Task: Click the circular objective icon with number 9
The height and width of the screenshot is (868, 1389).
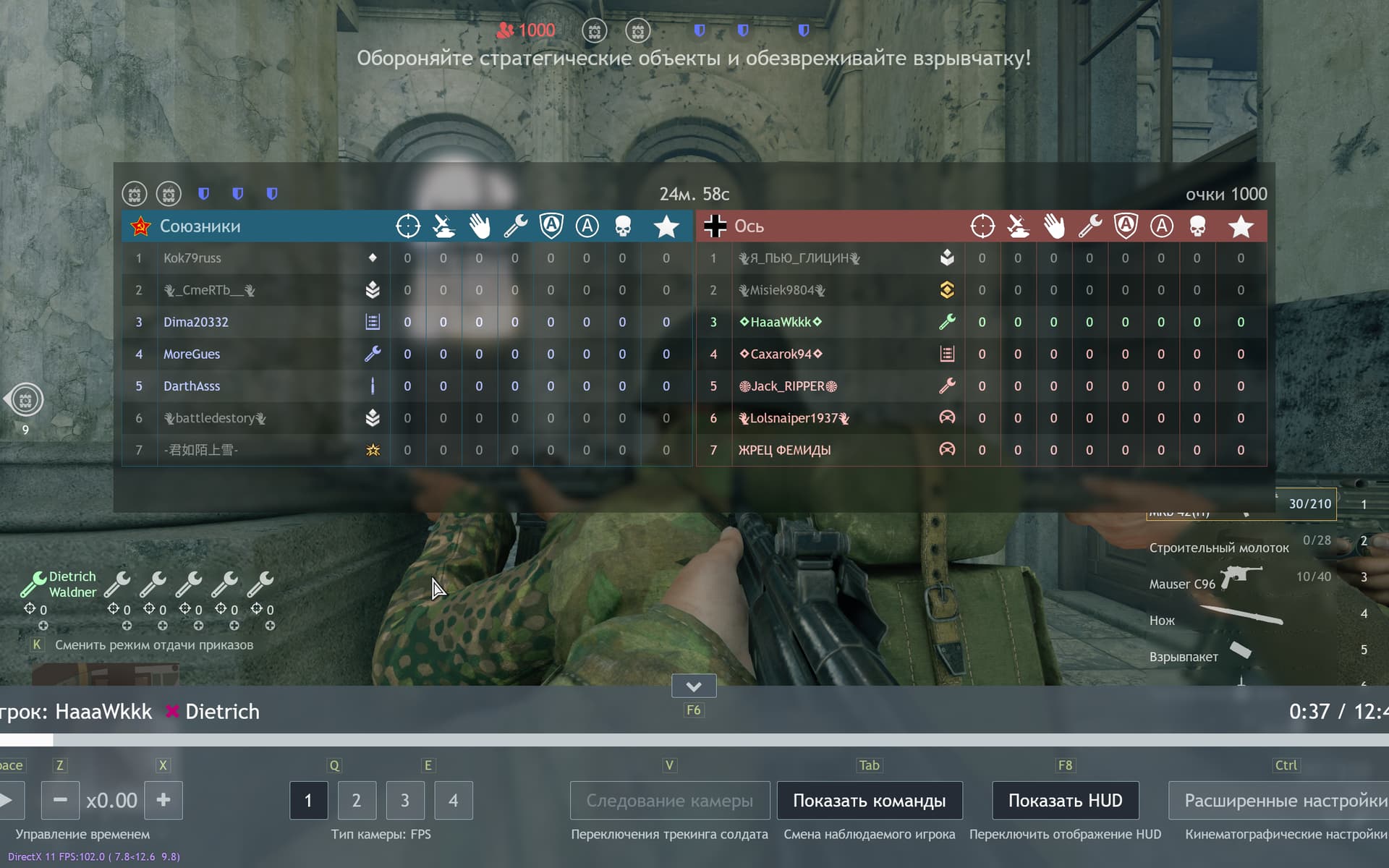Action: coord(25,399)
